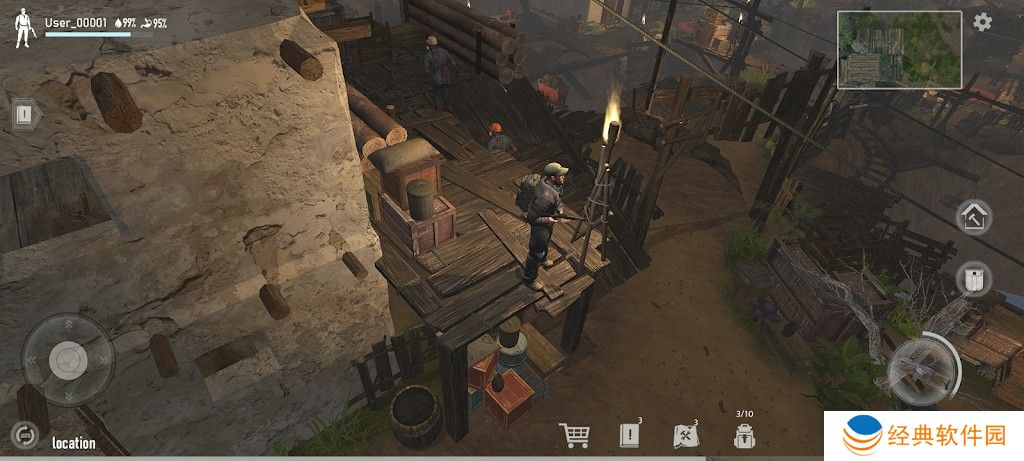Open the quest journal book
The width and height of the screenshot is (1024, 461).
(x=629, y=435)
